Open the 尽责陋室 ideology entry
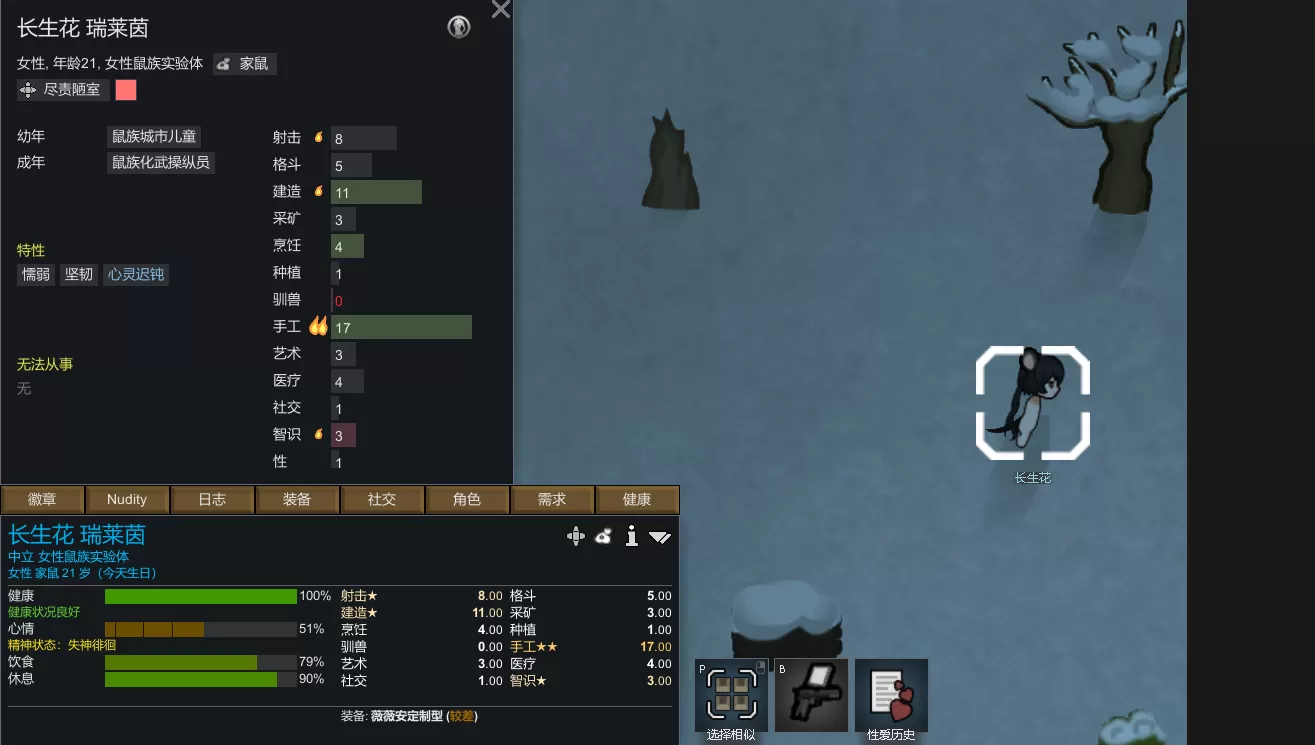The height and width of the screenshot is (745, 1315). click(x=62, y=90)
